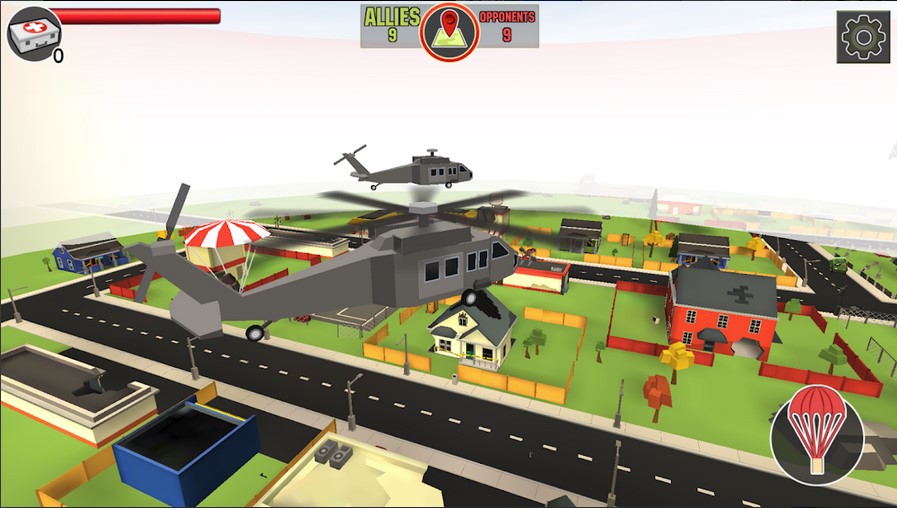Open the map marker icon
897x508 pixels.
coord(450,30)
